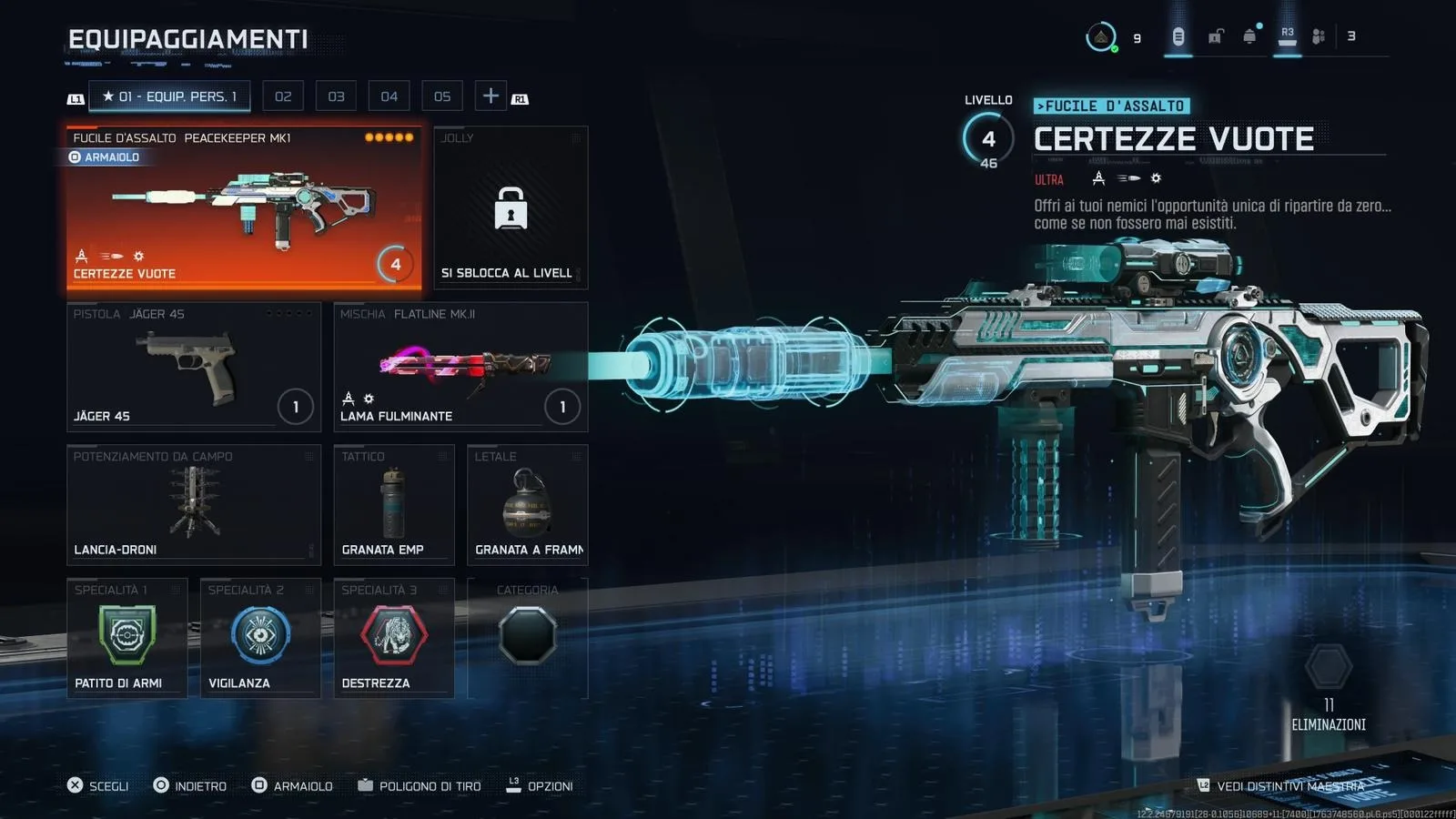This screenshot has height=819, width=1456.
Task: Switch to loadout tab 02
Action: [283, 96]
